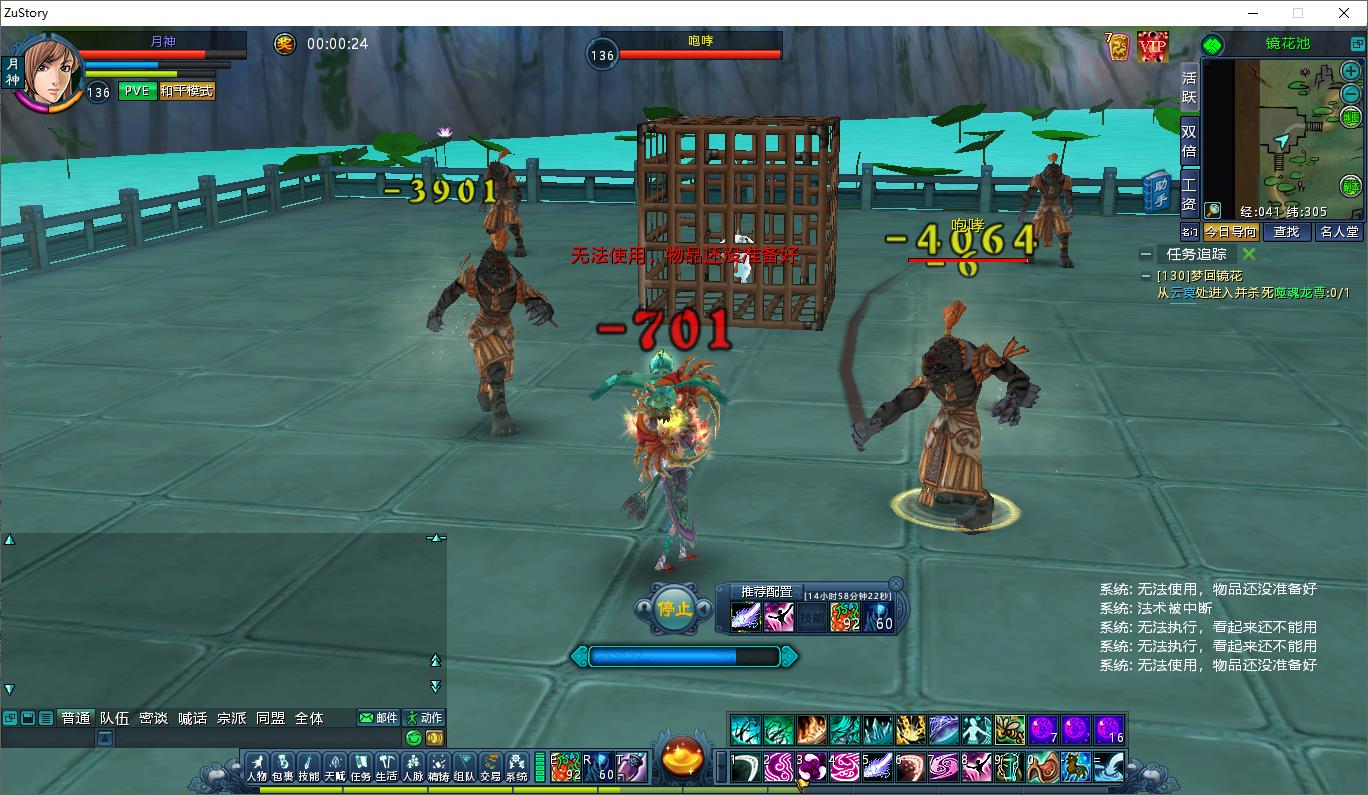Open the 人物 character menu
Image resolution: width=1368 pixels, height=795 pixels.
pos(257,767)
